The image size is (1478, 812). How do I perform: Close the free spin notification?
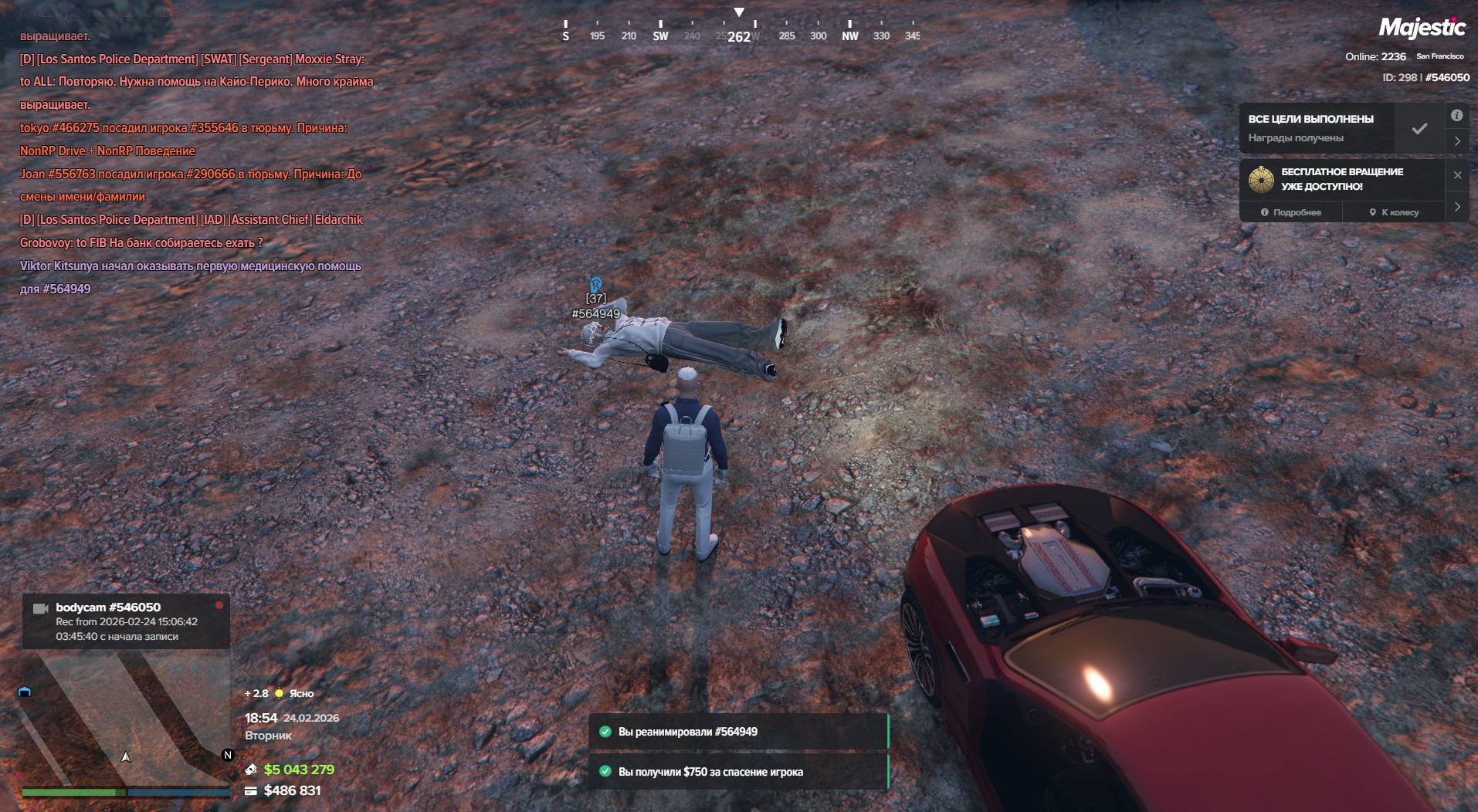(1457, 175)
